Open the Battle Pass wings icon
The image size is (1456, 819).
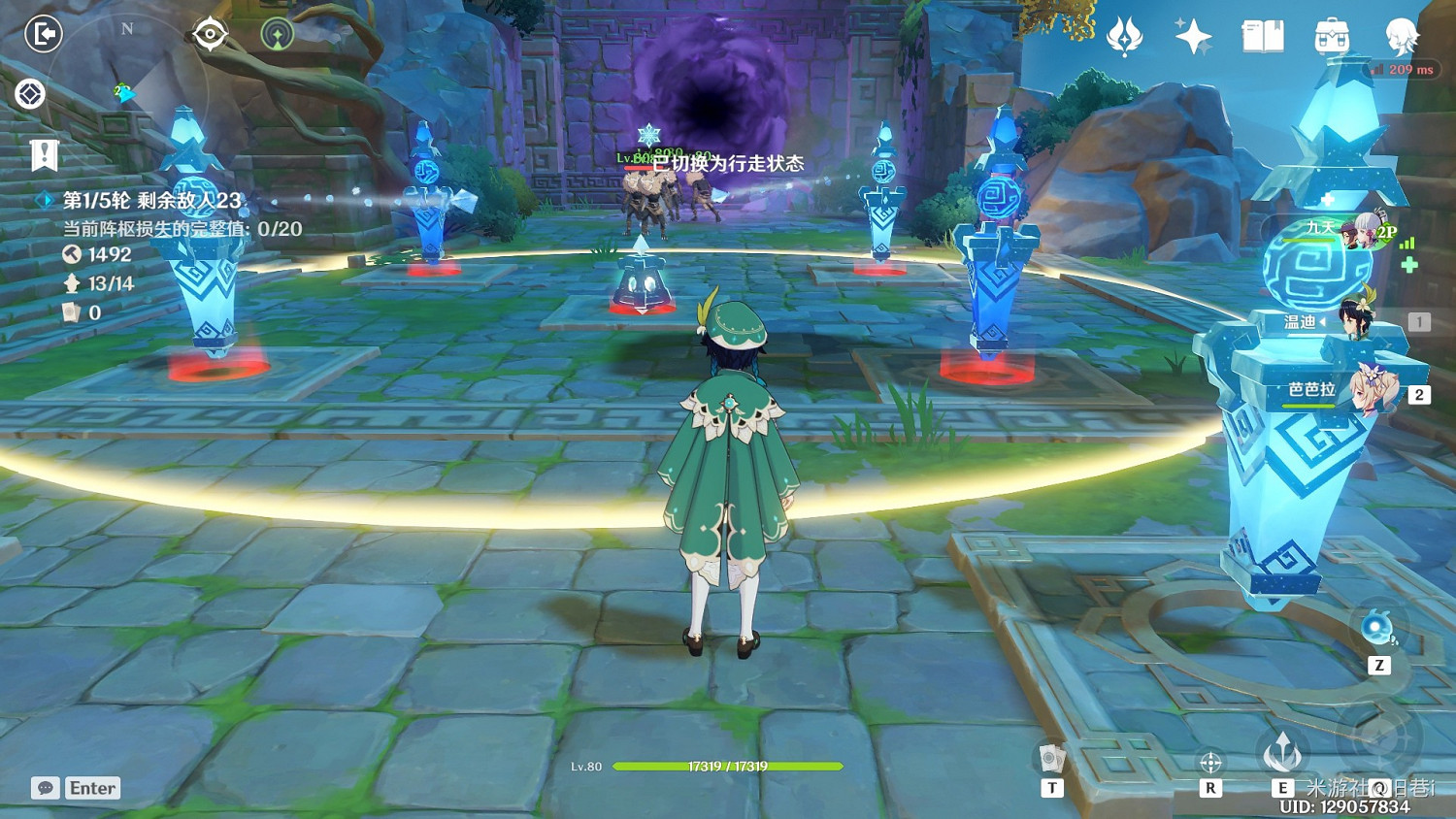tap(1126, 34)
